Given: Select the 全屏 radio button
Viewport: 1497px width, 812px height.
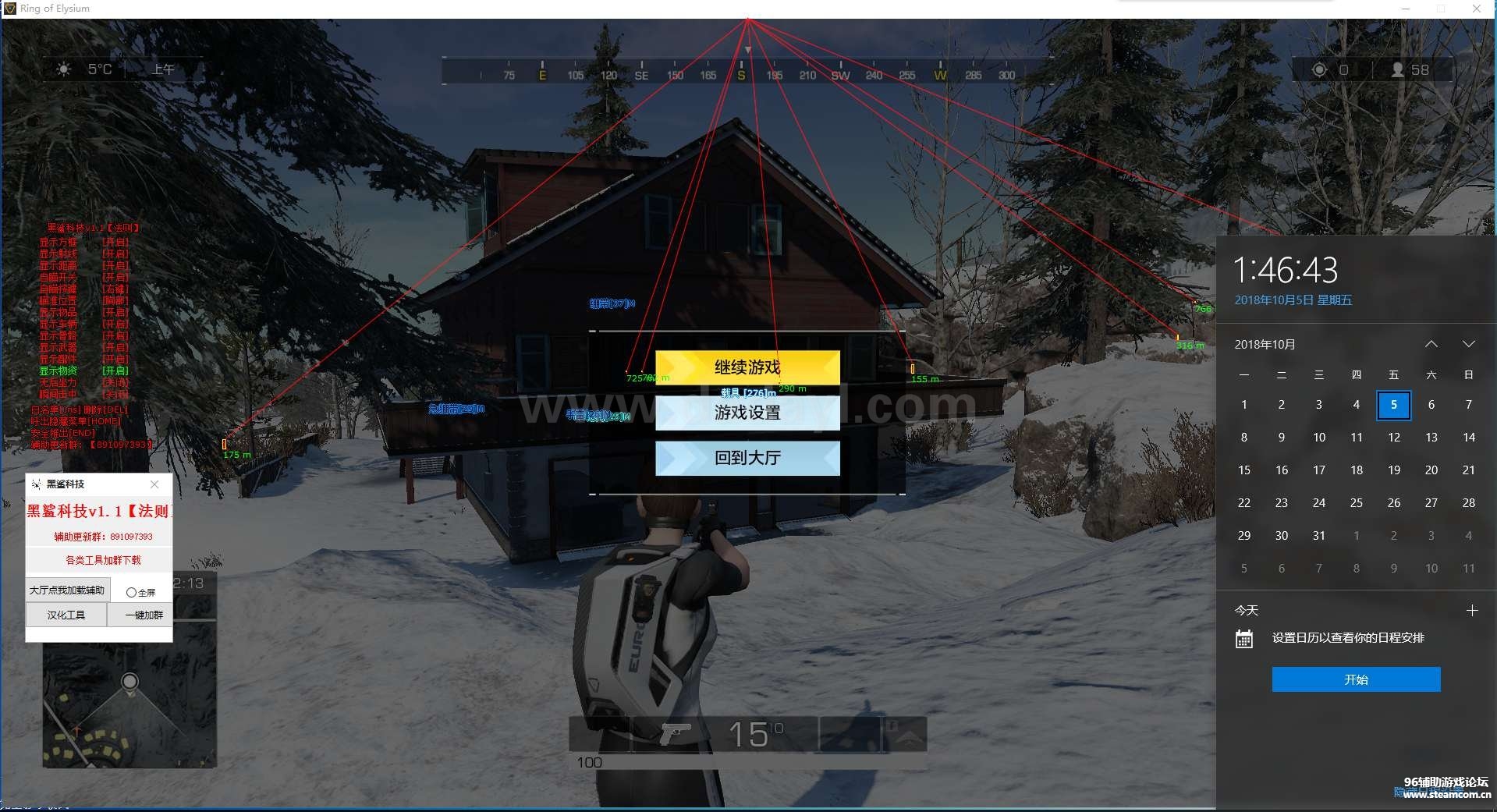Looking at the screenshot, I should [130, 591].
